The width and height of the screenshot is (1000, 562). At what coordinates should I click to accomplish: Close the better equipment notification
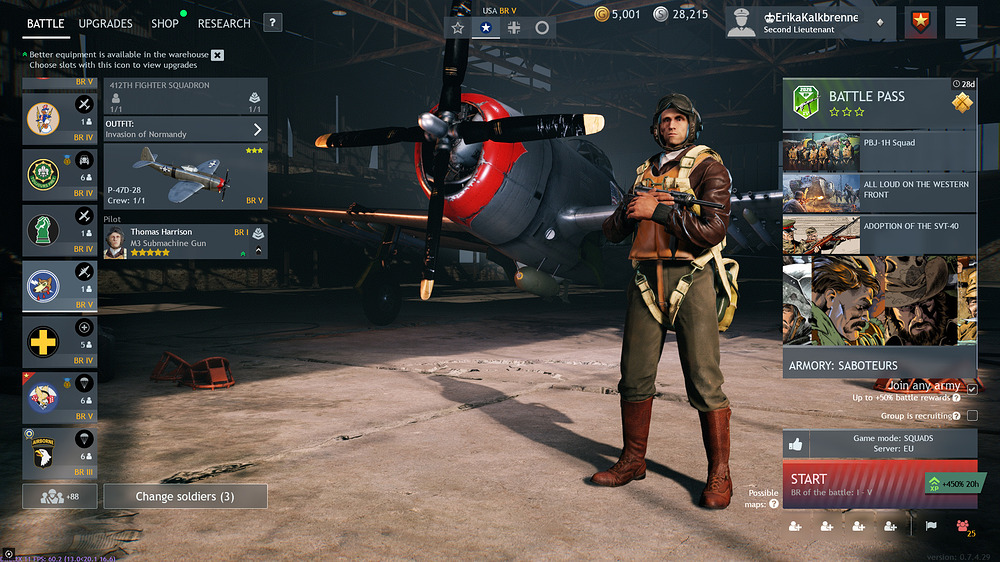point(218,55)
